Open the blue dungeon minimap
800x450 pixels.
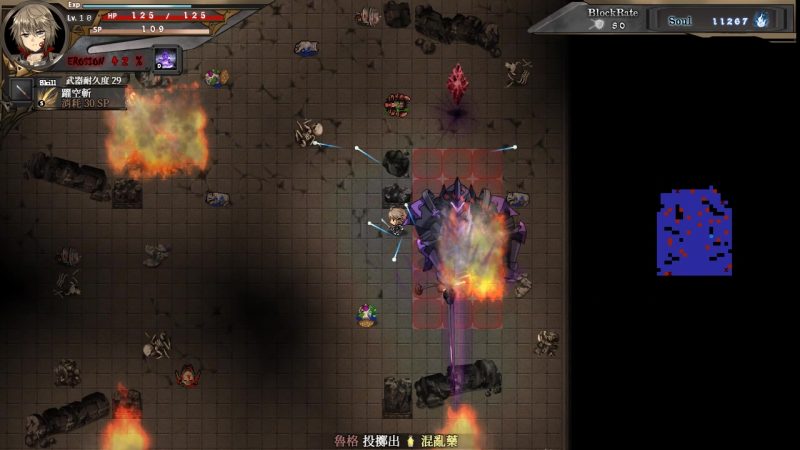pyautogui.click(x=694, y=232)
